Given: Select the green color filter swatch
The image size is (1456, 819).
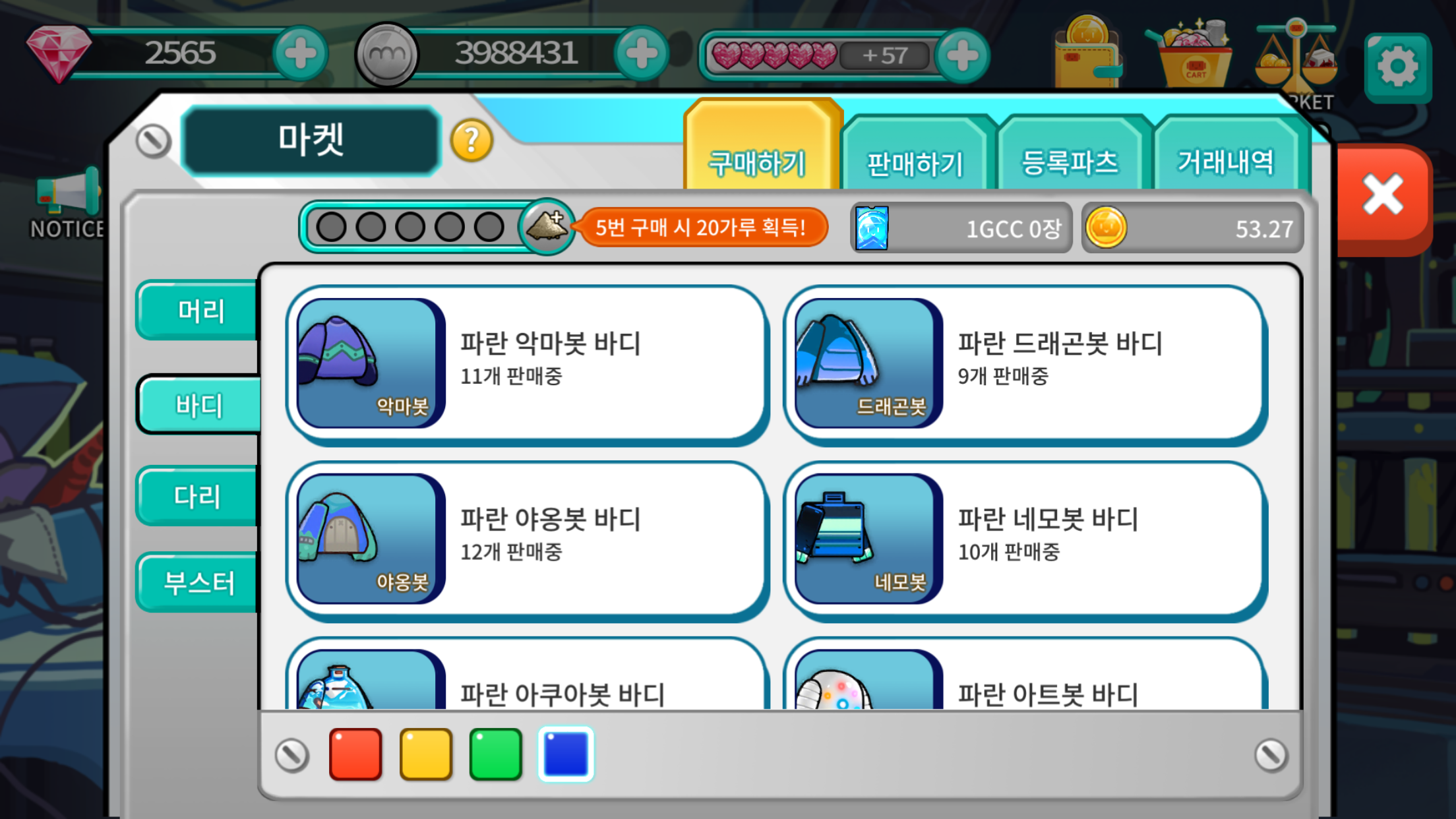Looking at the screenshot, I should pos(495,754).
